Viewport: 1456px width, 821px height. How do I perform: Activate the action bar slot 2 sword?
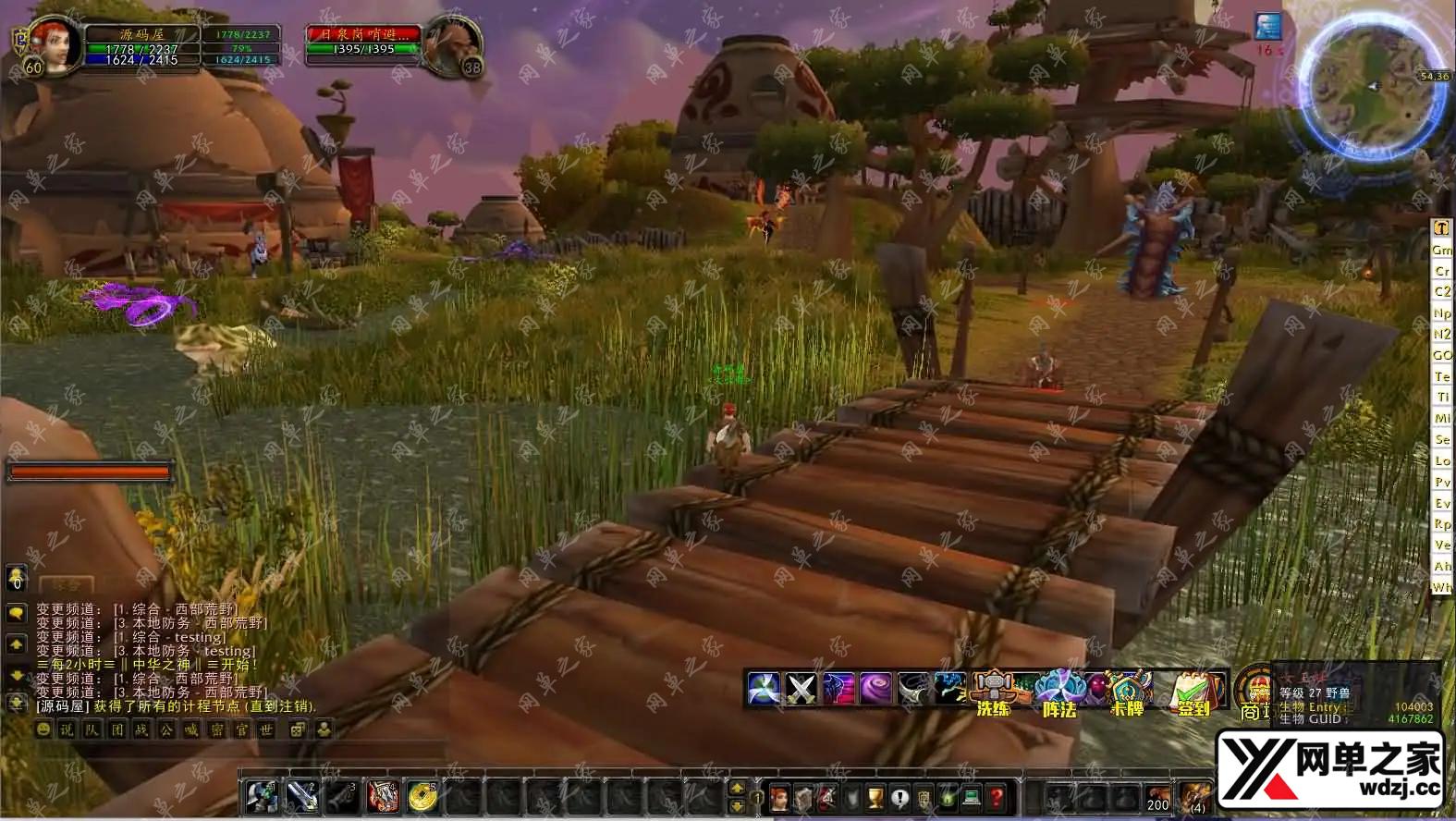[x=302, y=796]
